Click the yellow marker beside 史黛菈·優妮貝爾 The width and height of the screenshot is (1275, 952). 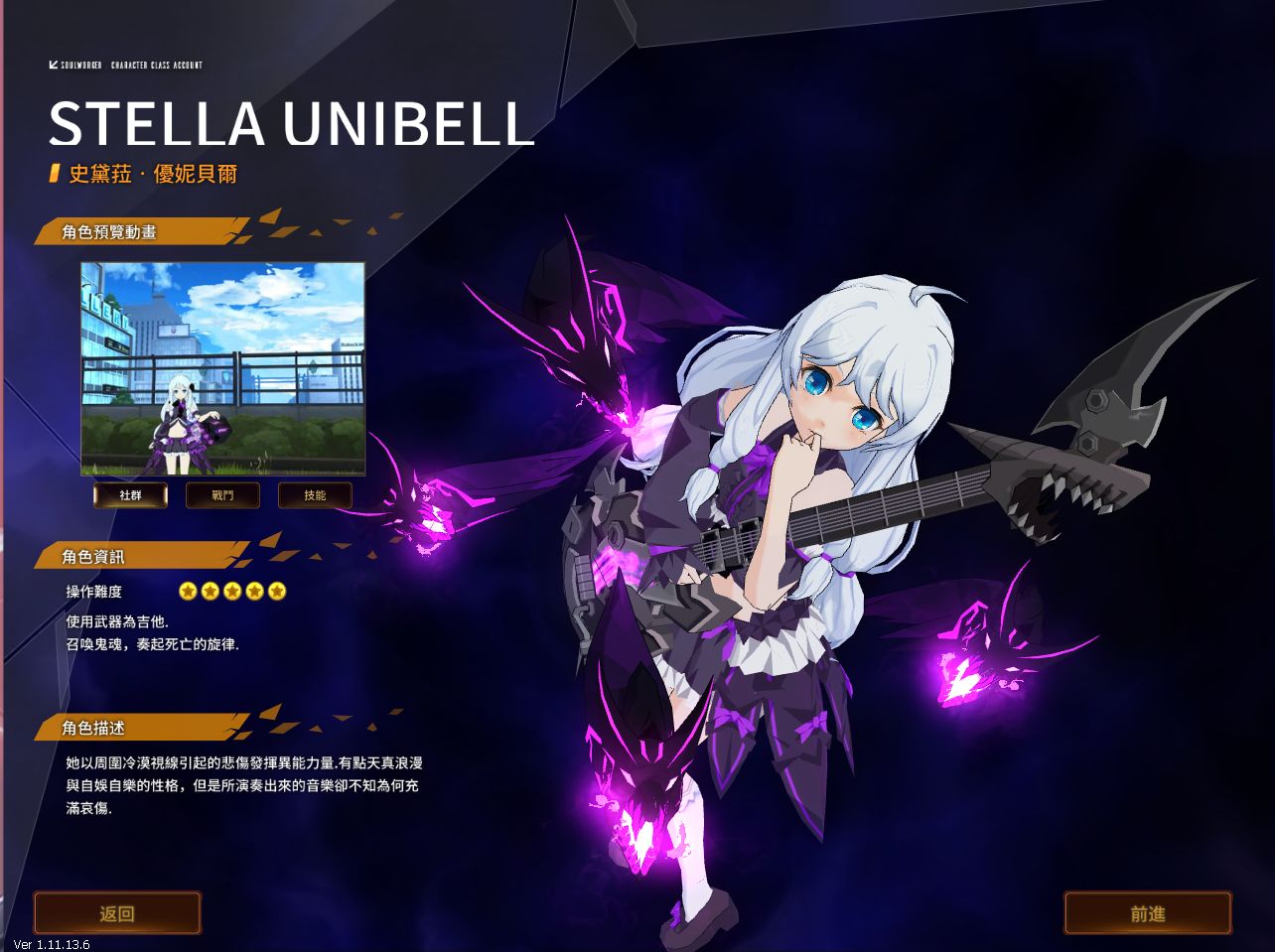pos(52,173)
